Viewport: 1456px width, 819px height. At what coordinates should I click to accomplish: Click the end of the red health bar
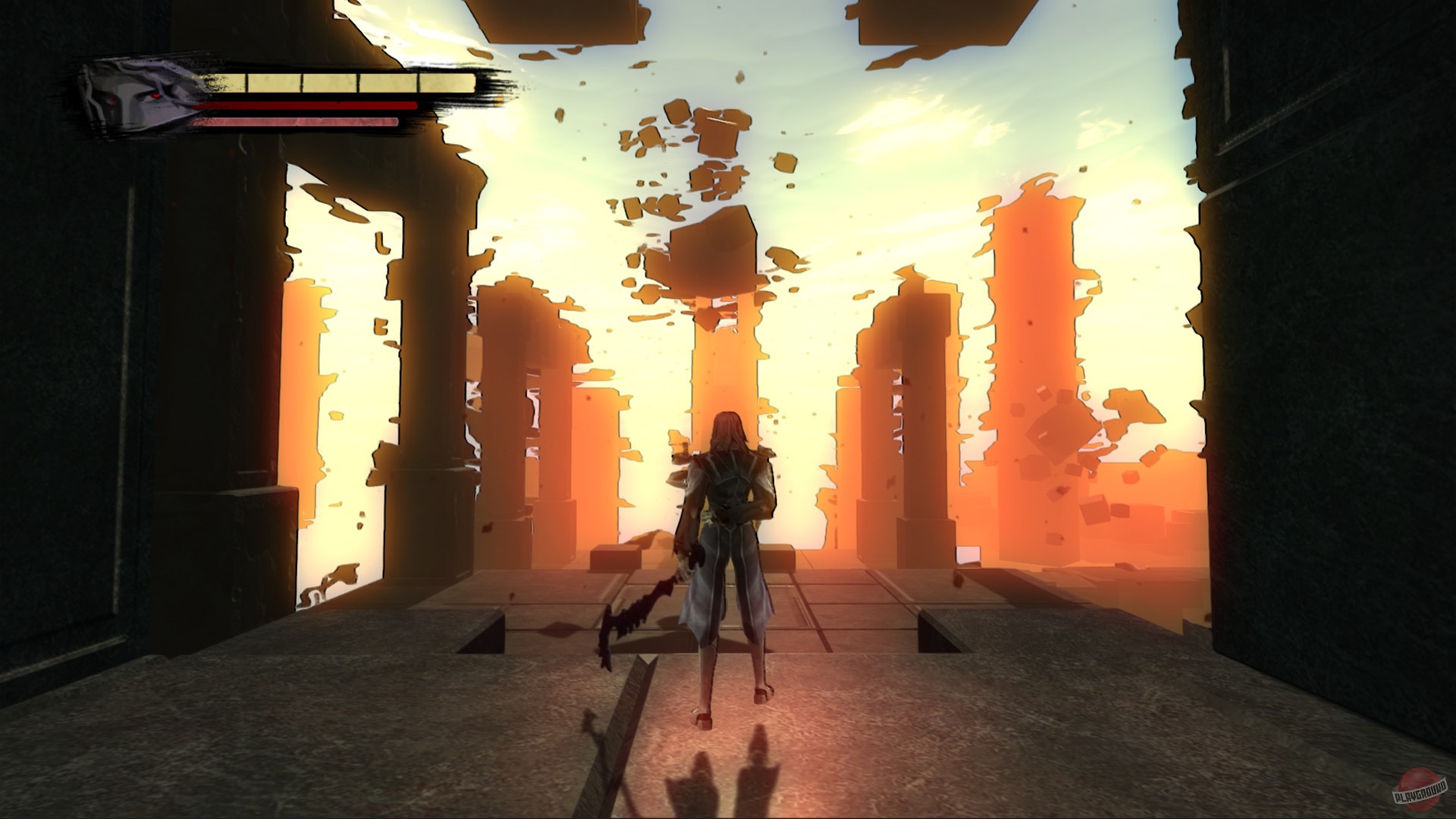point(413,104)
